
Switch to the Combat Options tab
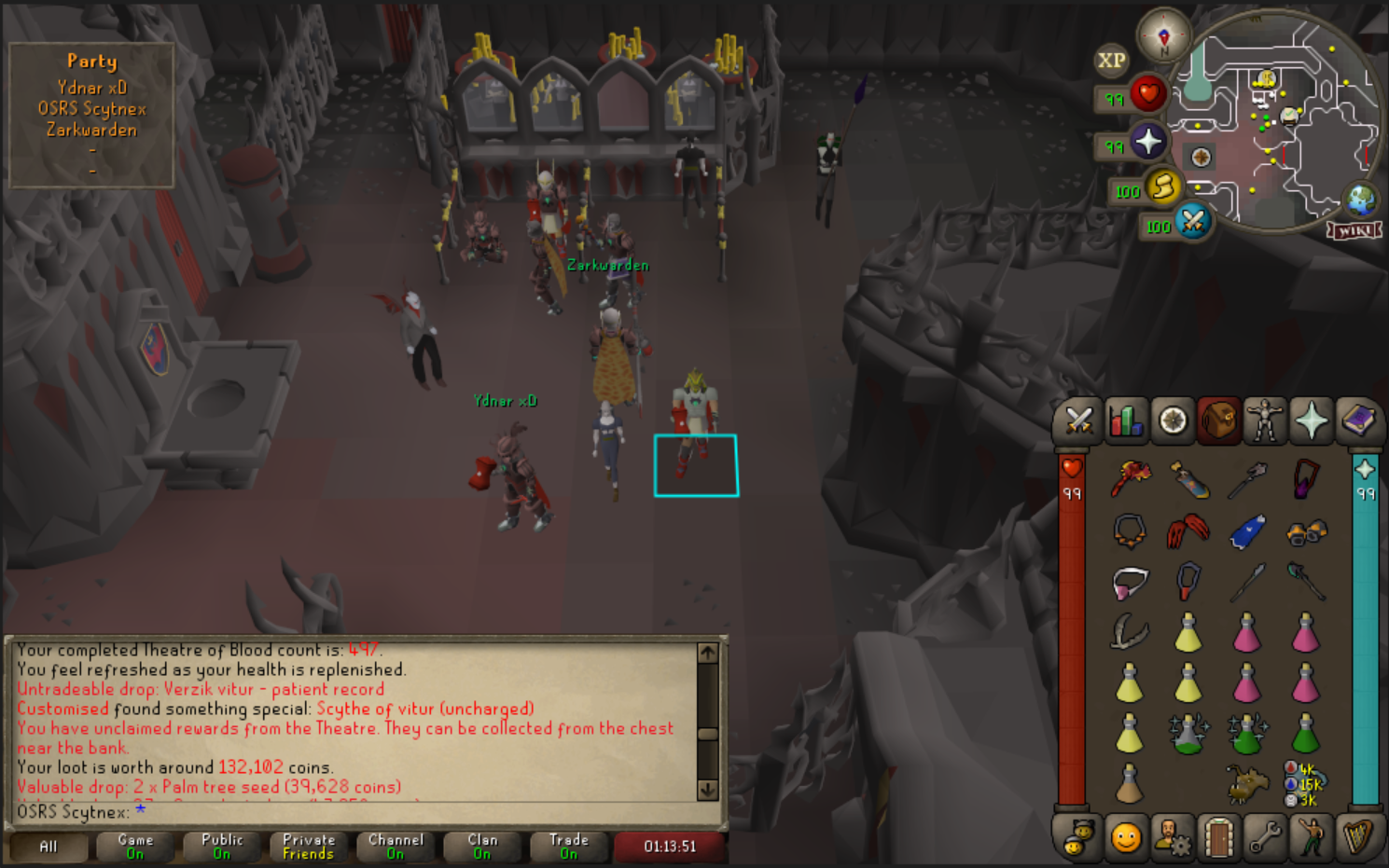[x=1079, y=421]
